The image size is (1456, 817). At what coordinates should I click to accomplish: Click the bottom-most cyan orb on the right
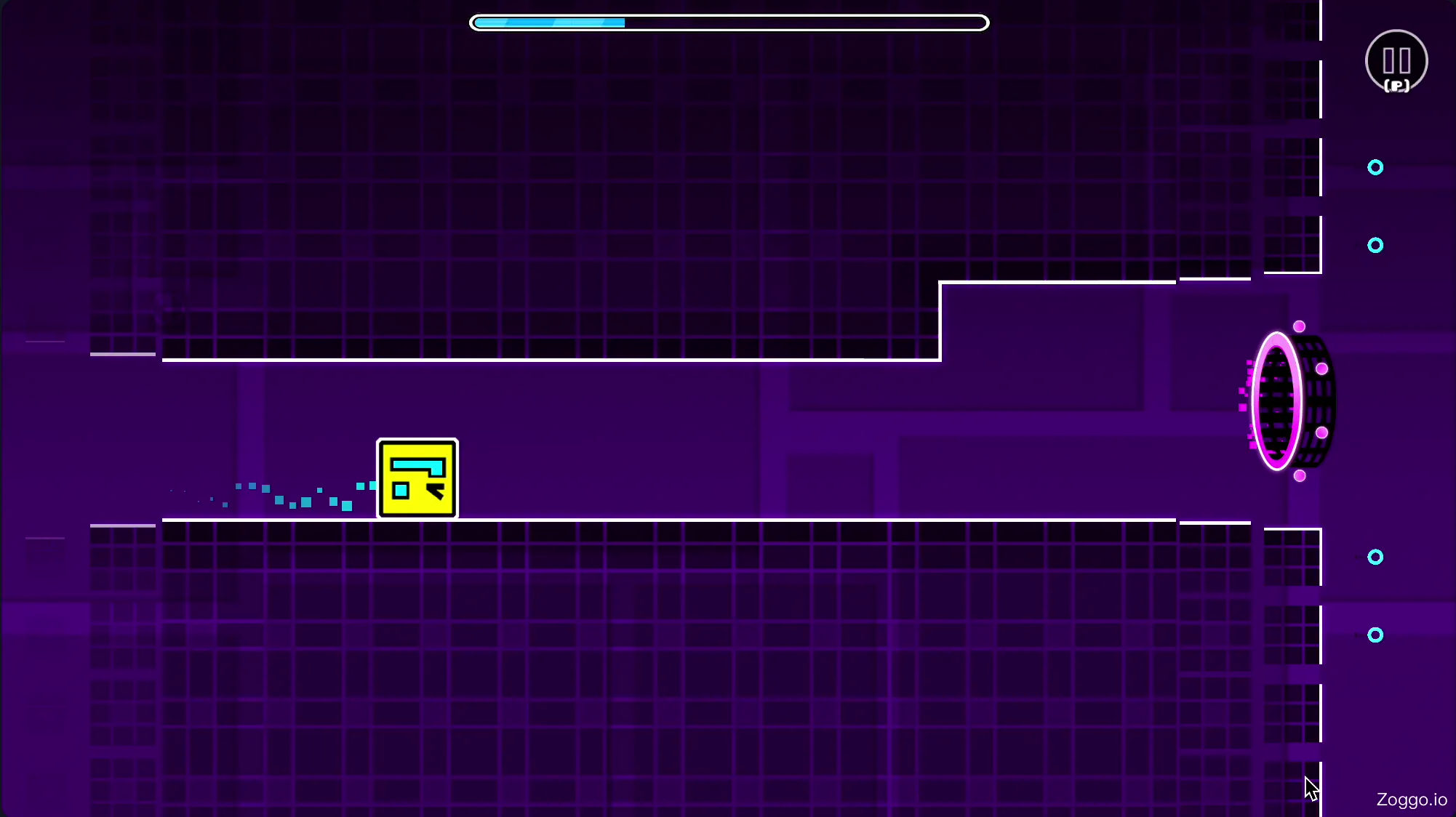1375,635
